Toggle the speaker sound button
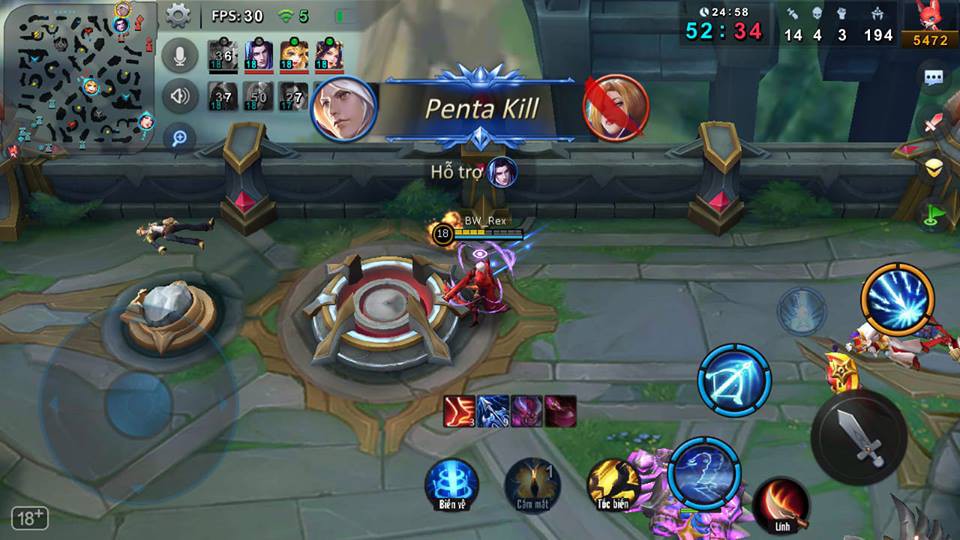The height and width of the screenshot is (540, 960). (179, 96)
